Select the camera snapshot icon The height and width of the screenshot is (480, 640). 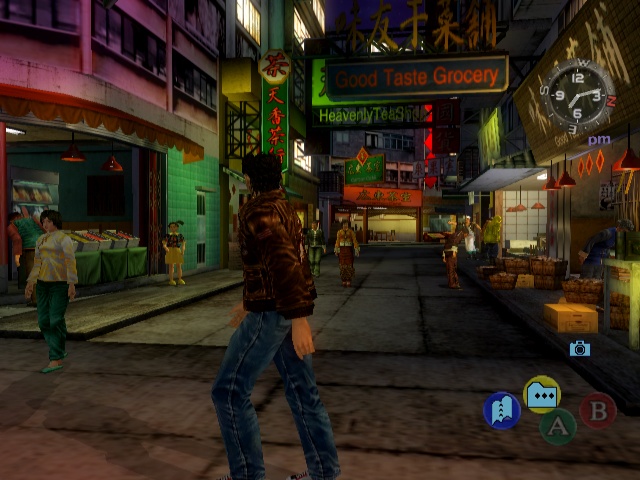click(x=579, y=348)
